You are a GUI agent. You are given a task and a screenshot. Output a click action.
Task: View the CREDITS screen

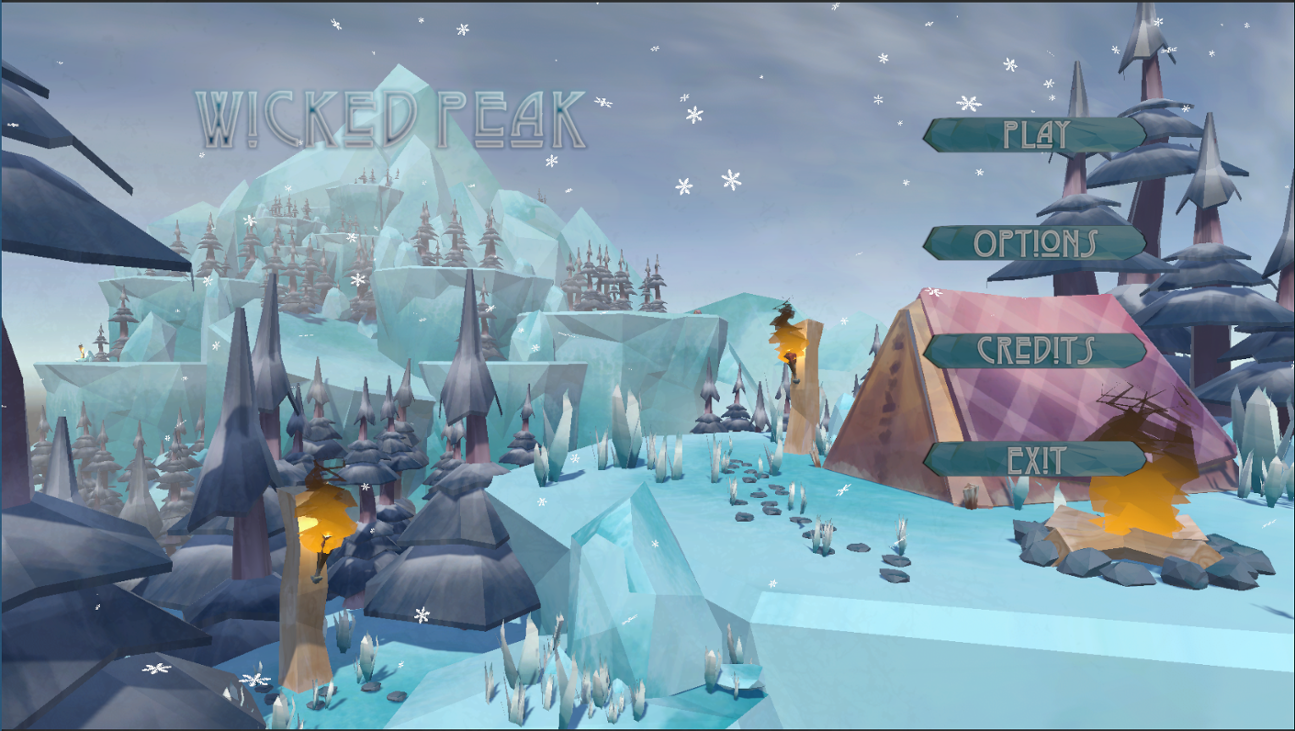point(1035,350)
